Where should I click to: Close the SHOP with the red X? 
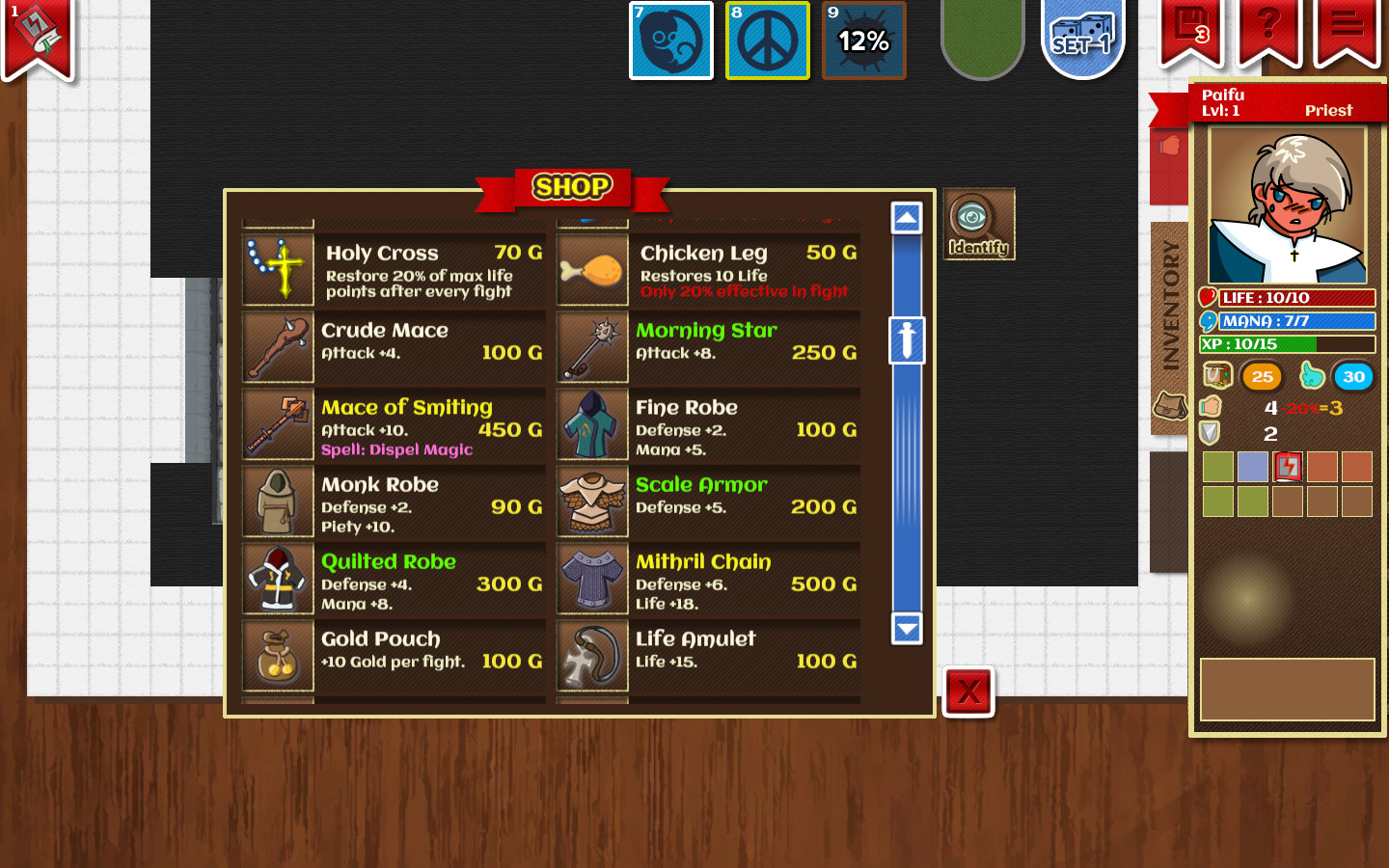point(967,692)
